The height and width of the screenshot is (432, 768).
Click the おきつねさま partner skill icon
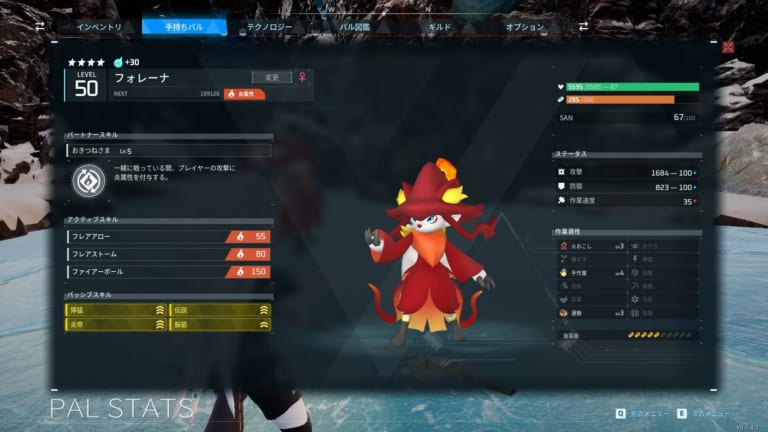point(88,180)
